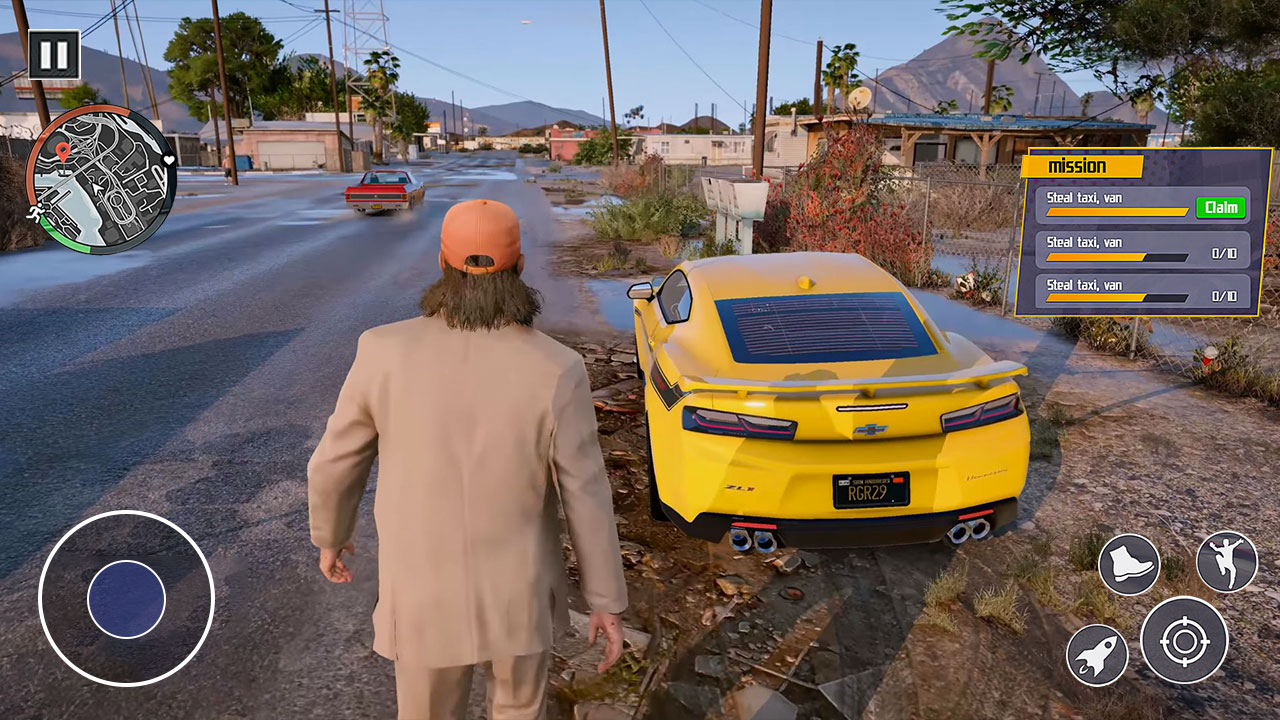Tap the virtual joystick thumb
This screenshot has height=720, width=1280.
click(127, 597)
